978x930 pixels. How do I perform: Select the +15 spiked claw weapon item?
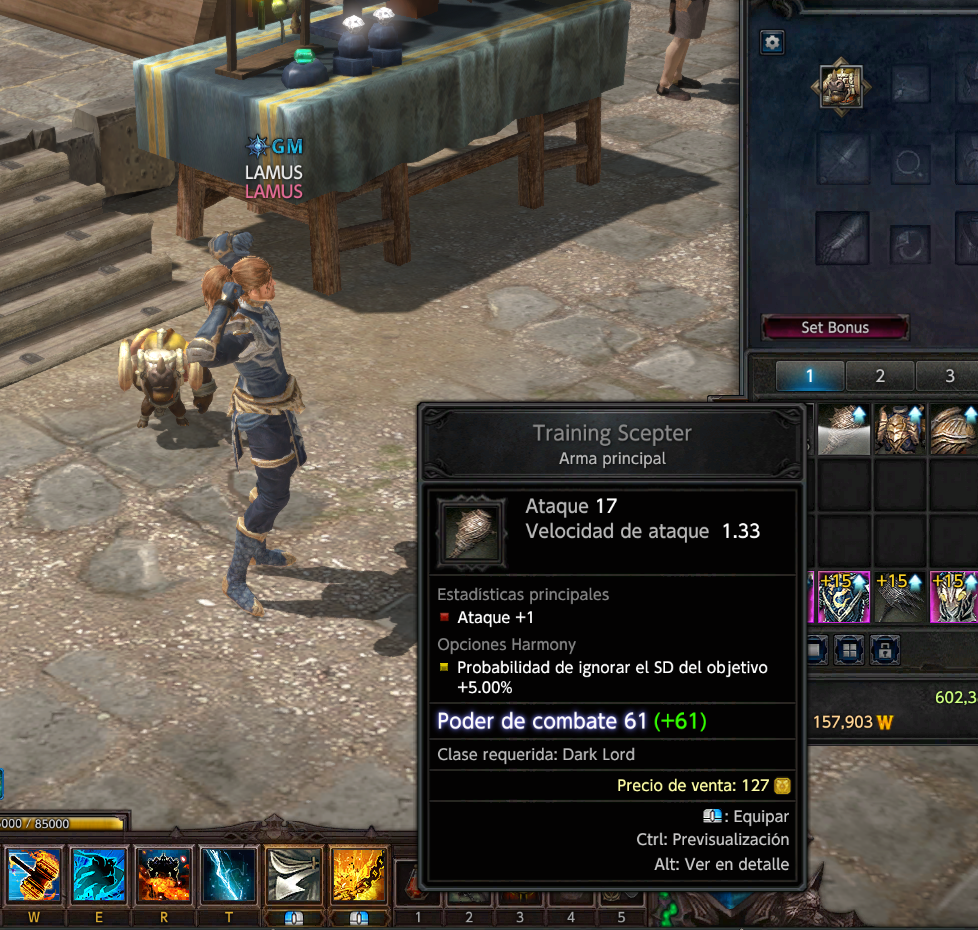899,598
